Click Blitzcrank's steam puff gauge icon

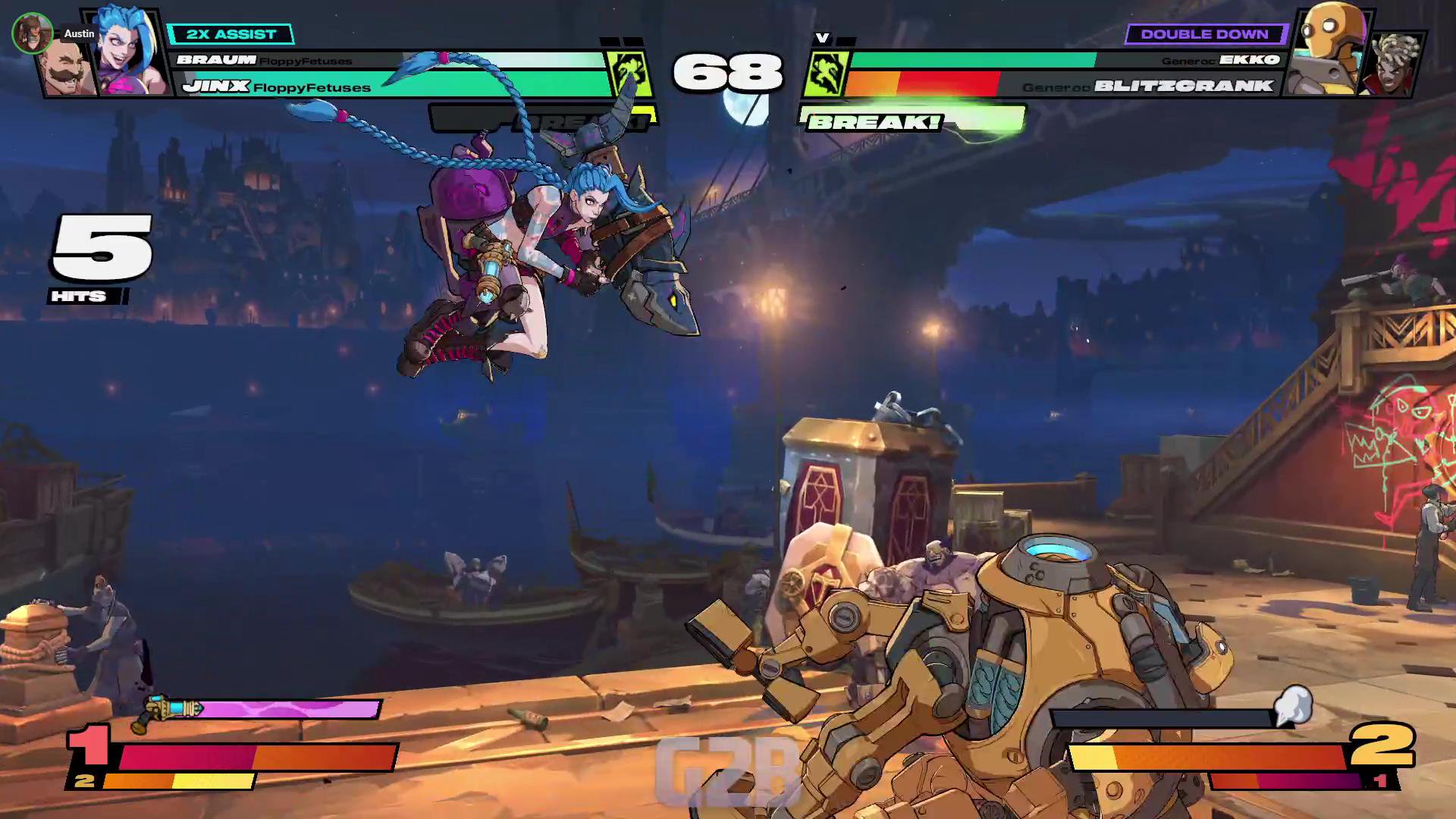(1293, 705)
